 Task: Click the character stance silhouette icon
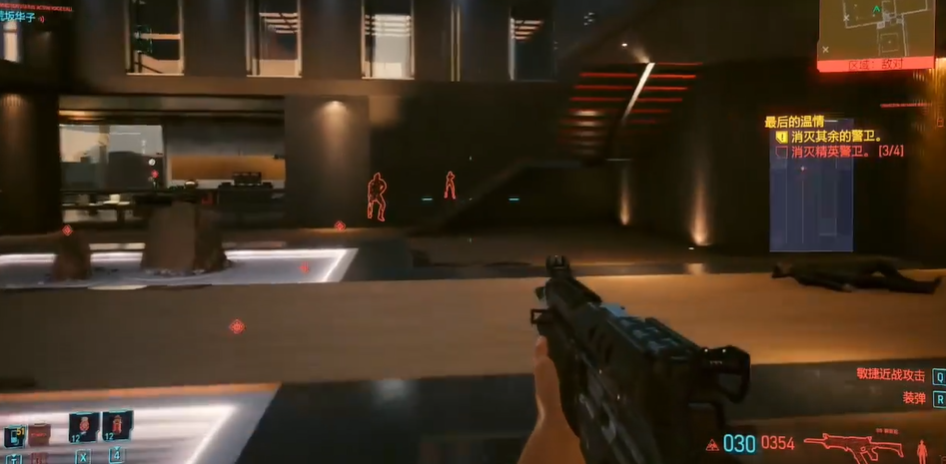[x=921, y=449]
